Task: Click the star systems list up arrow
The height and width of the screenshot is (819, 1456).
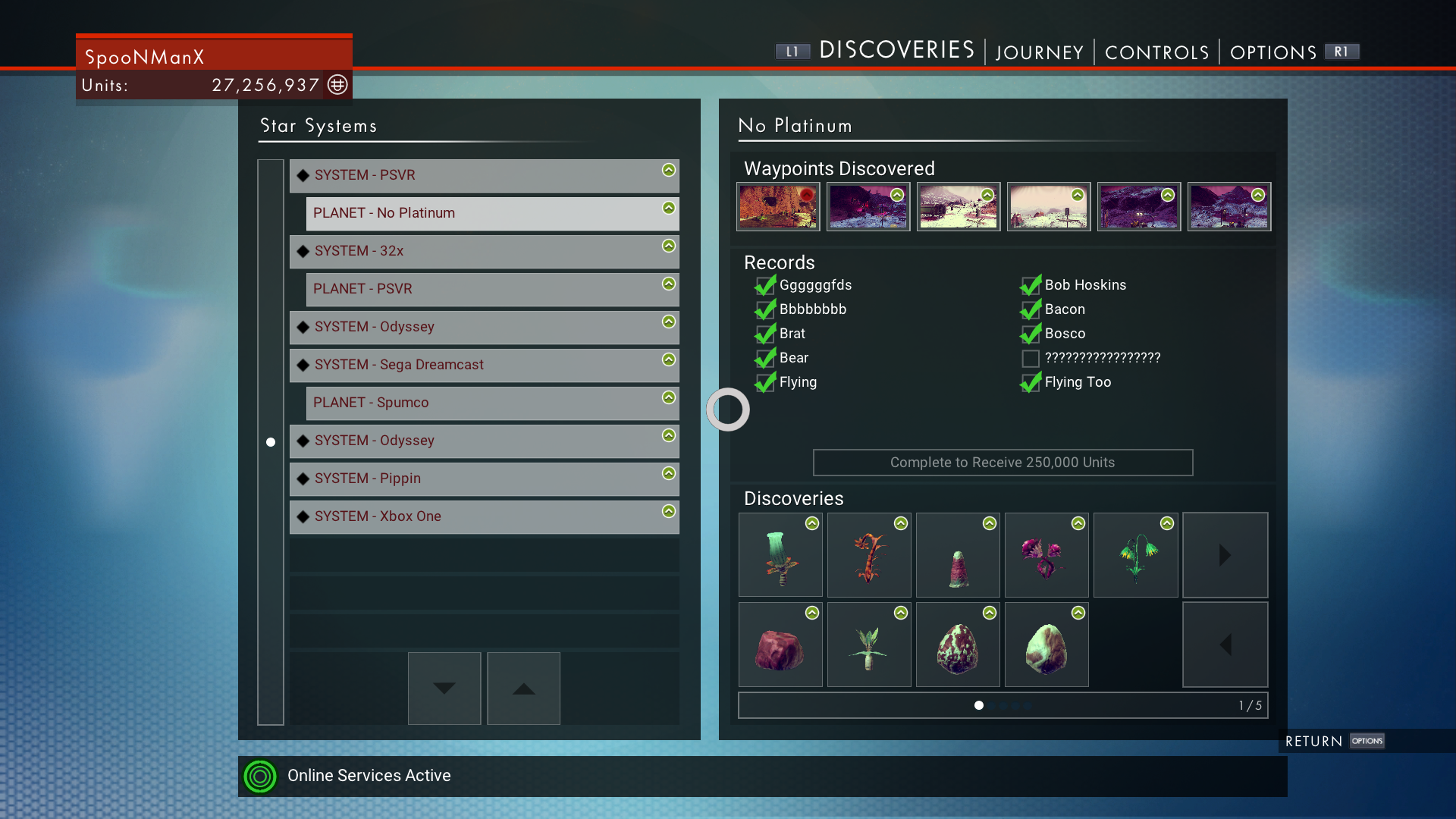Action: 523,688
